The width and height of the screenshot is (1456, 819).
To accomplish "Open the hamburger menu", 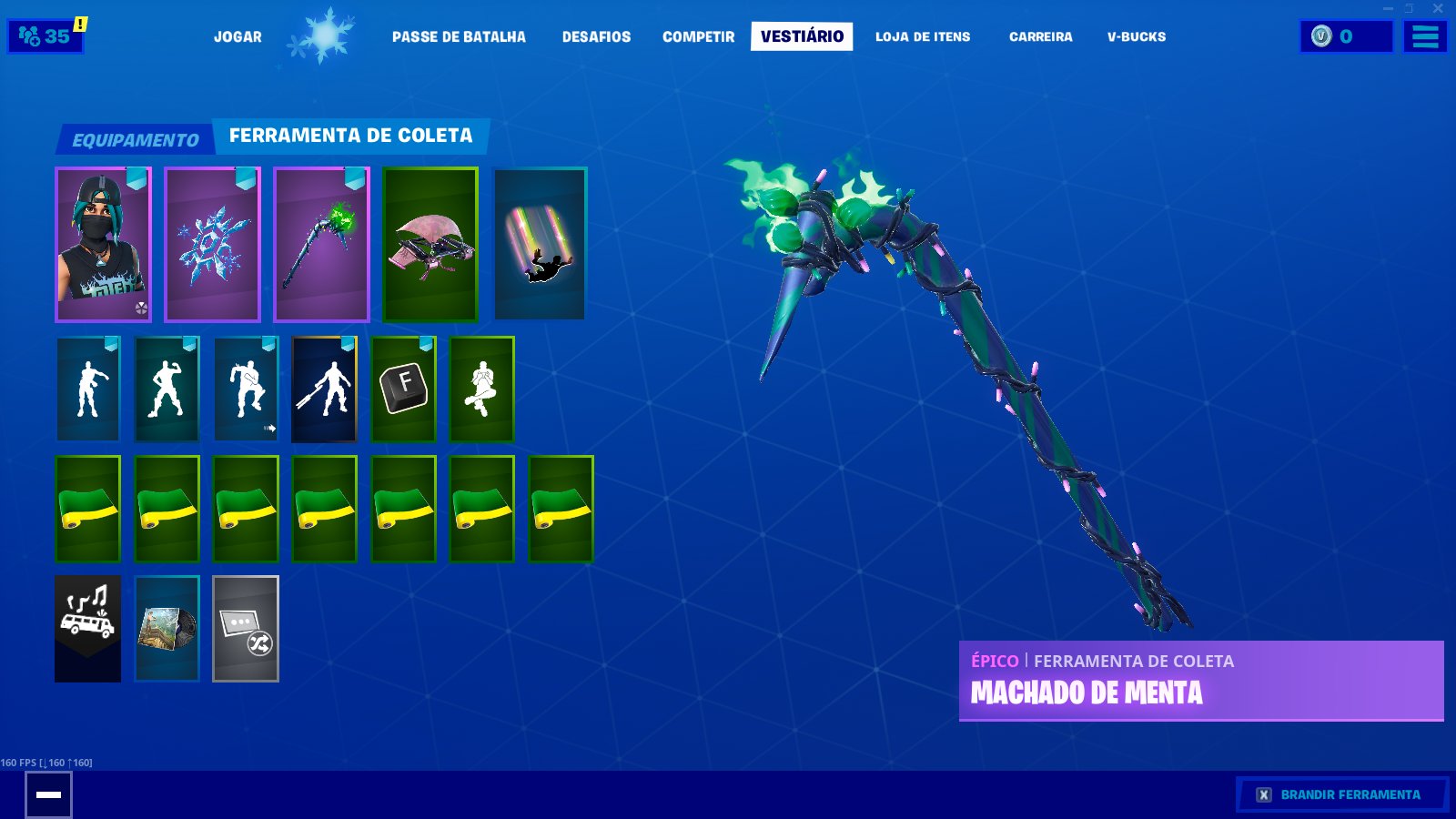I will [x=1424, y=36].
